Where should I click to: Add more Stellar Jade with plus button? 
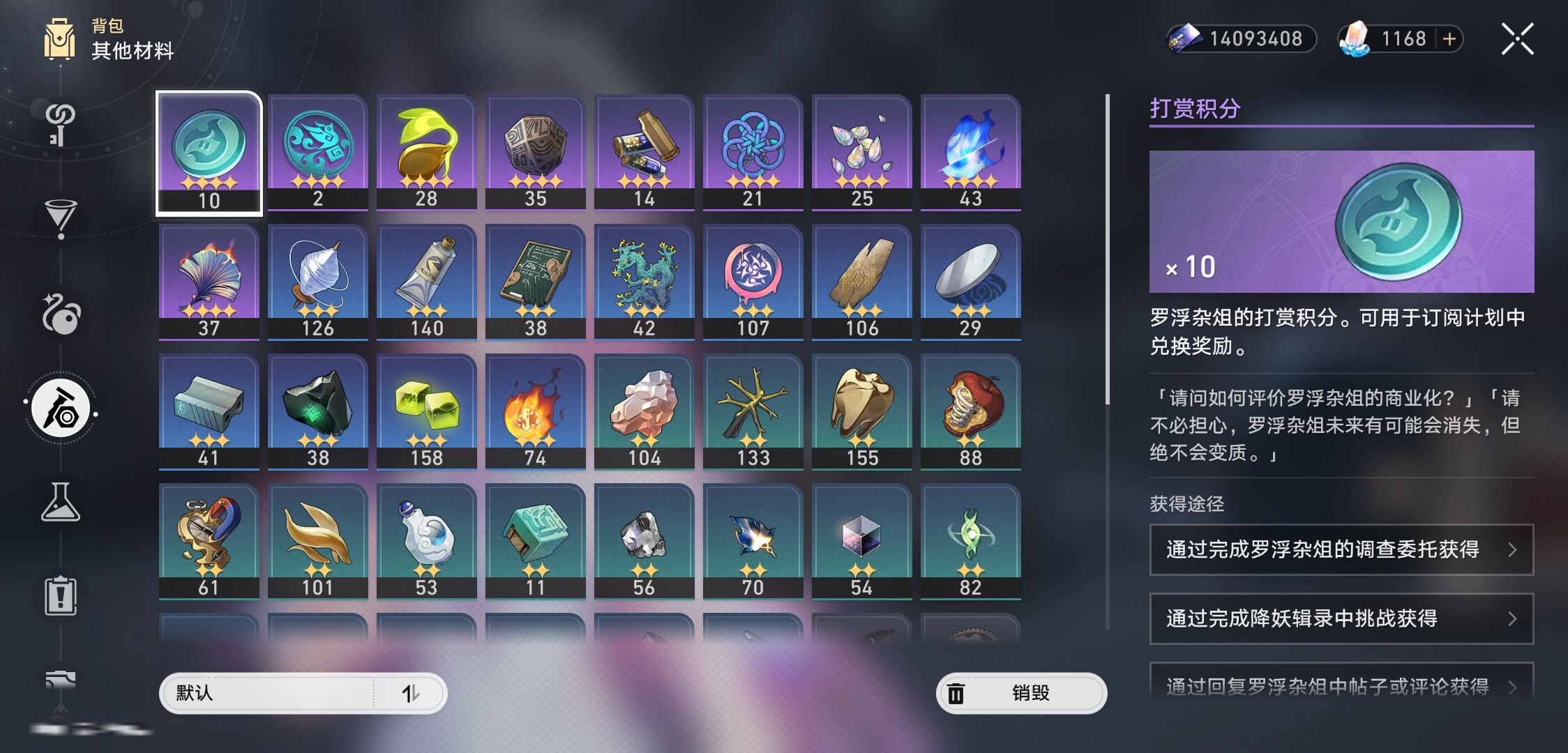pyautogui.click(x=1449, y=39)
